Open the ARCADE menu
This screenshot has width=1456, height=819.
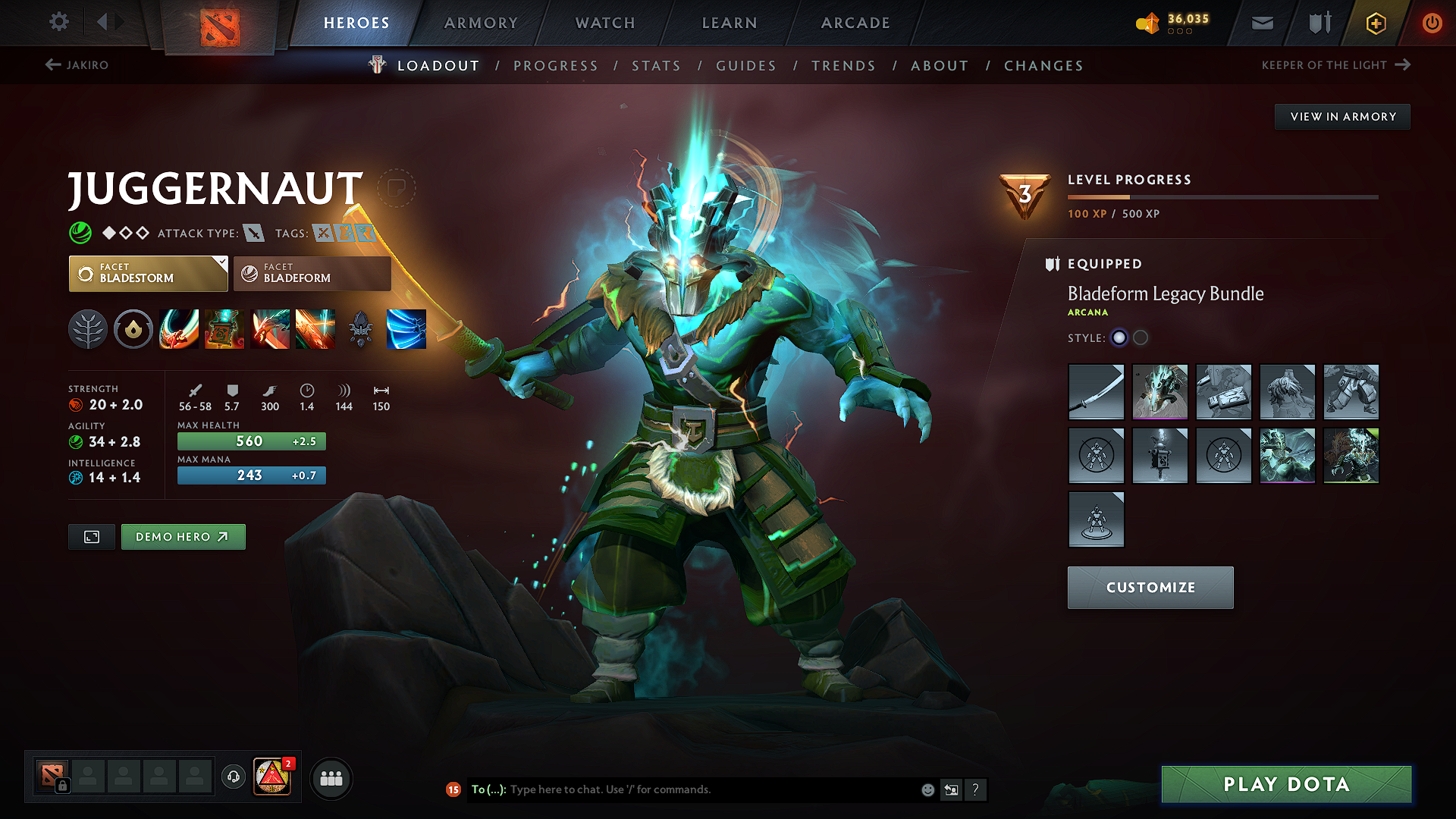click(x=855, y=23)
